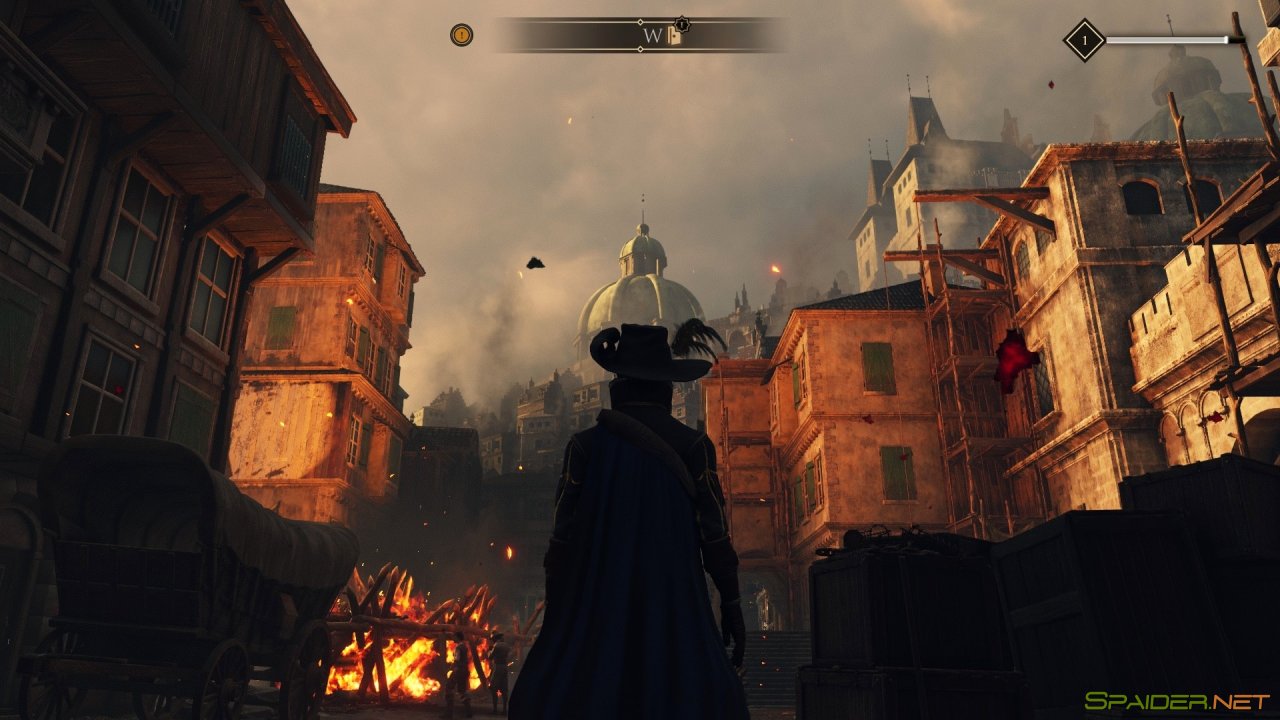The image size is (1280, 720).
Task: Click the left diamond marker on the prompt bar
Action: (x=640, y=21)
